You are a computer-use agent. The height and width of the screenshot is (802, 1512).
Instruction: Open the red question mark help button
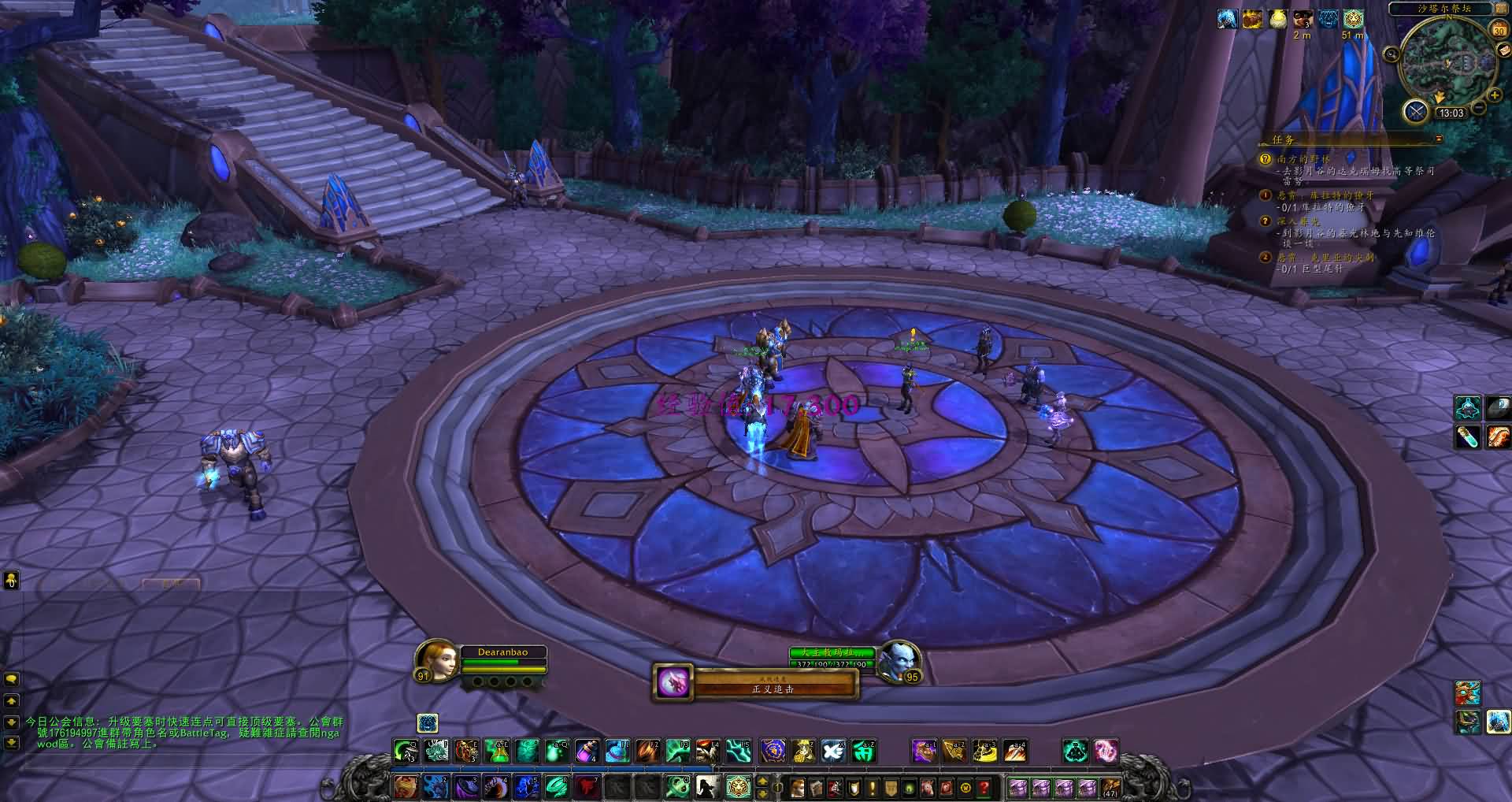(984, 786)
